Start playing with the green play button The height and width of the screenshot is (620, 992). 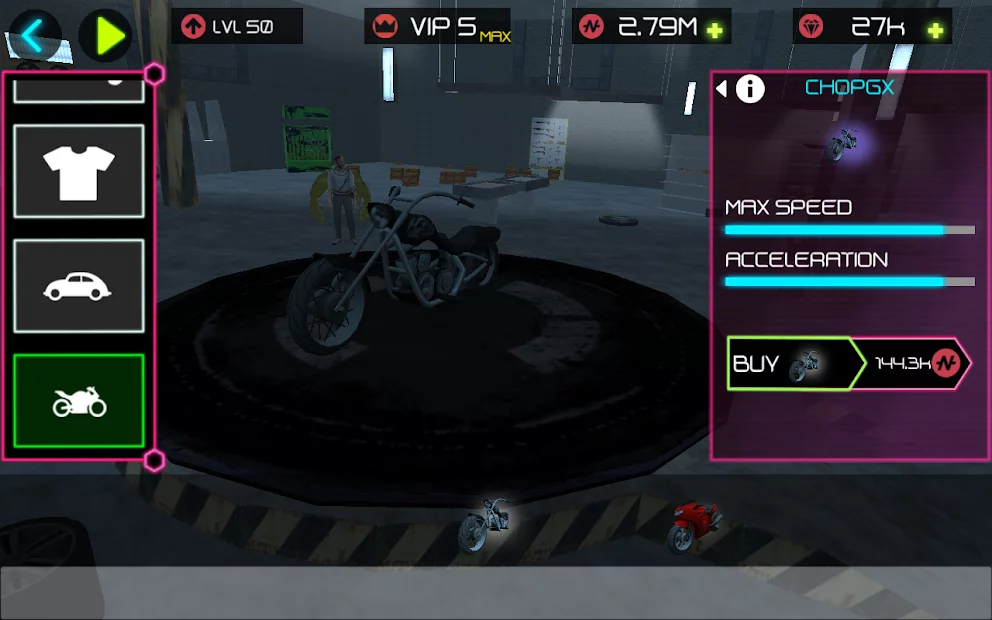[105, 36]
